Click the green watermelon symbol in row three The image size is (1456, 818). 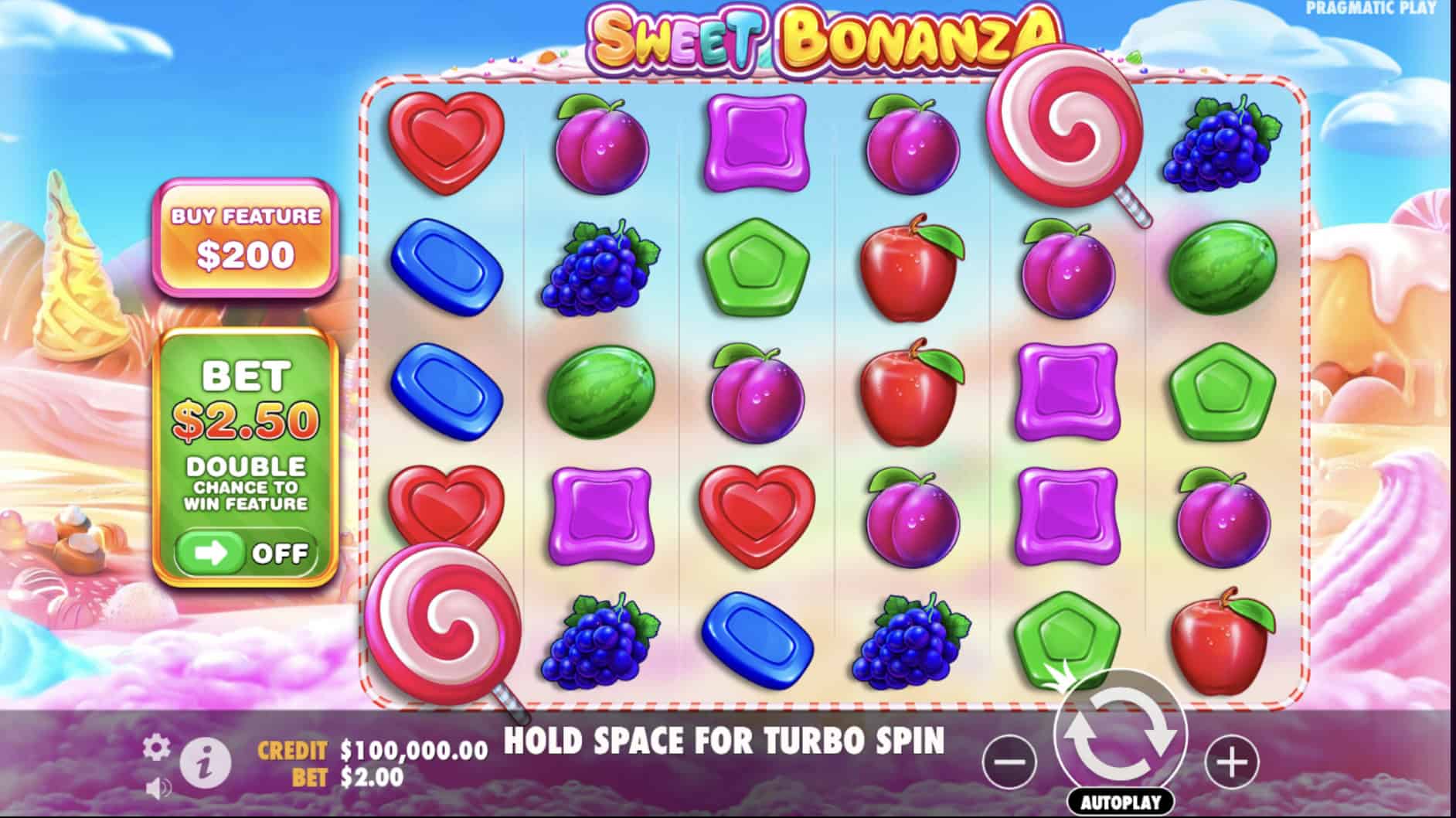603,394
